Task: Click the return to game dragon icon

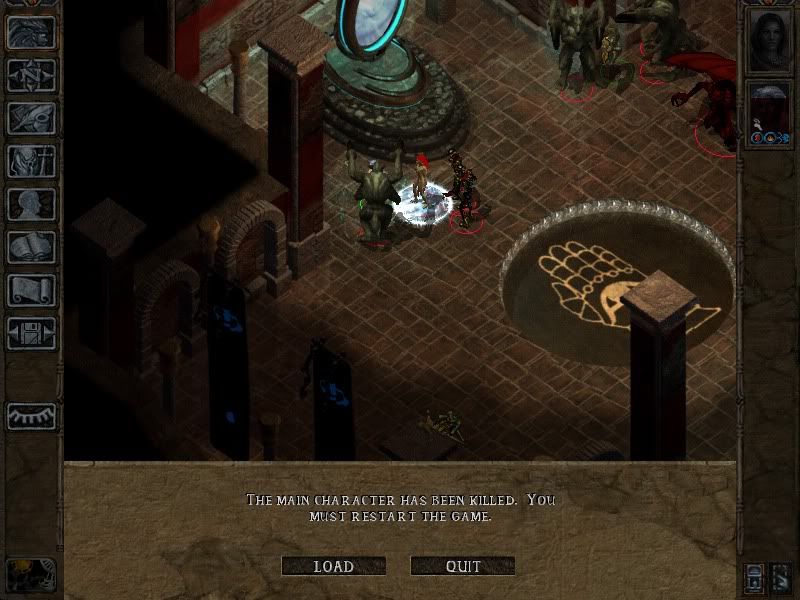Action: tap(31, 31)
